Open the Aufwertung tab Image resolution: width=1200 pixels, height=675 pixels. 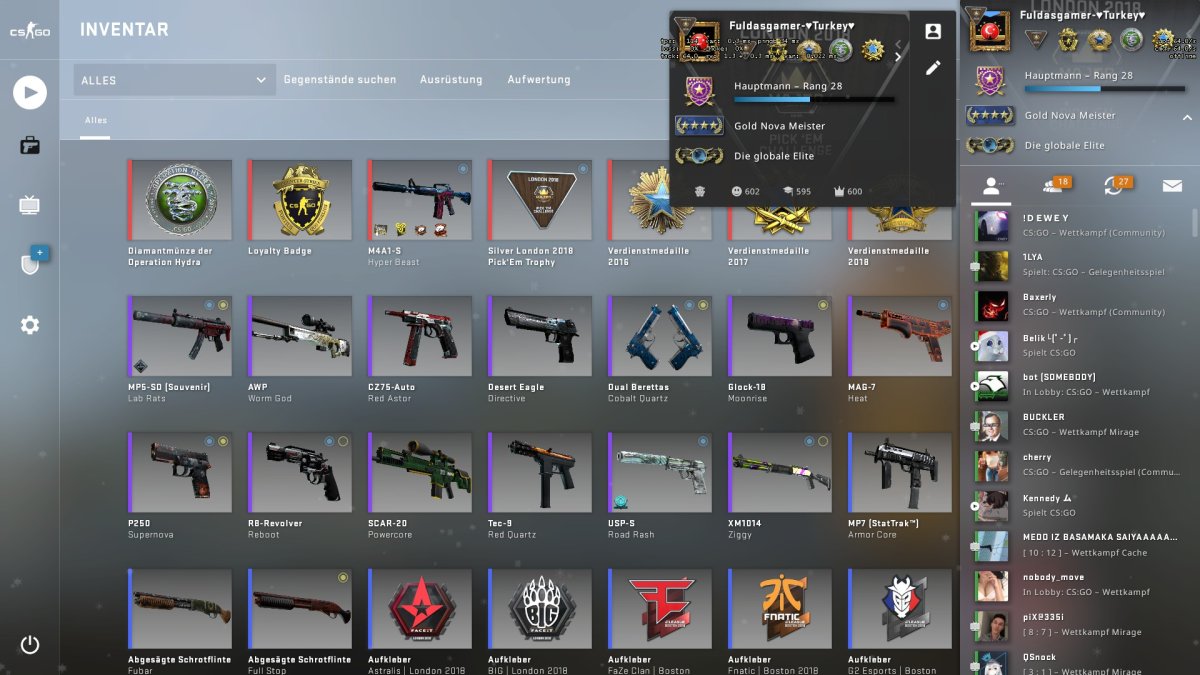539,80
